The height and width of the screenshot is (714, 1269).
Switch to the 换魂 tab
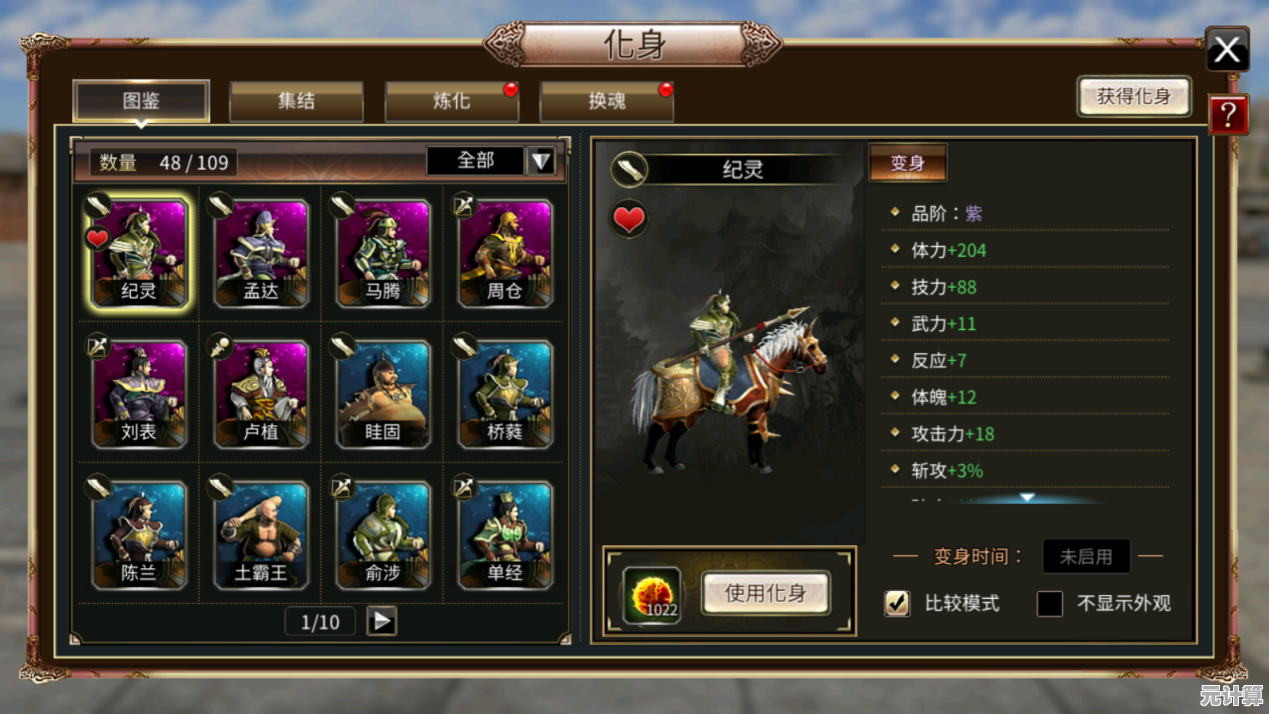click(x=606, y=101)
